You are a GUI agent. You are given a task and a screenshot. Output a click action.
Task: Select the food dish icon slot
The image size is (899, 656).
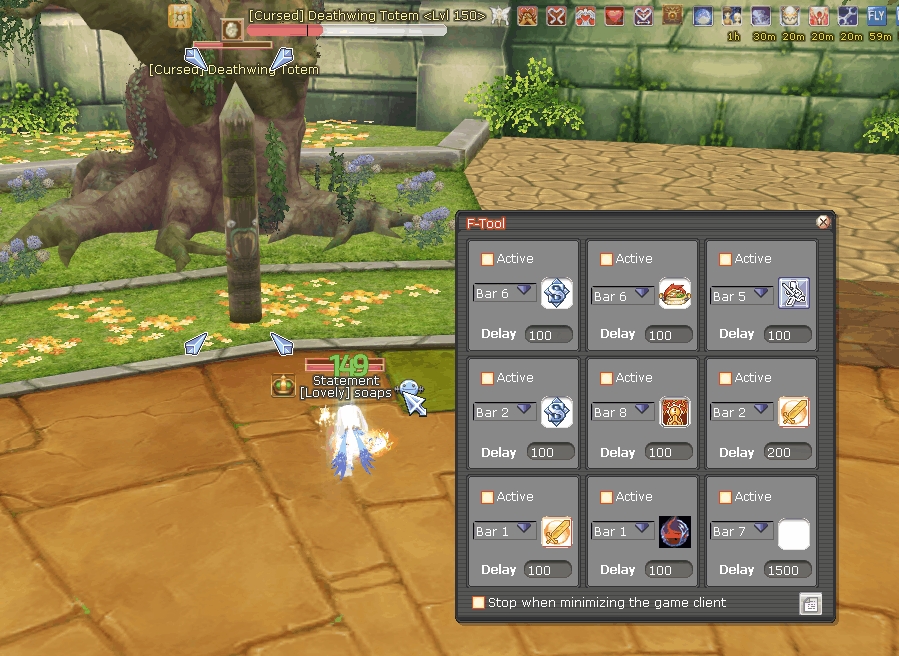click(x=675, y=294)
